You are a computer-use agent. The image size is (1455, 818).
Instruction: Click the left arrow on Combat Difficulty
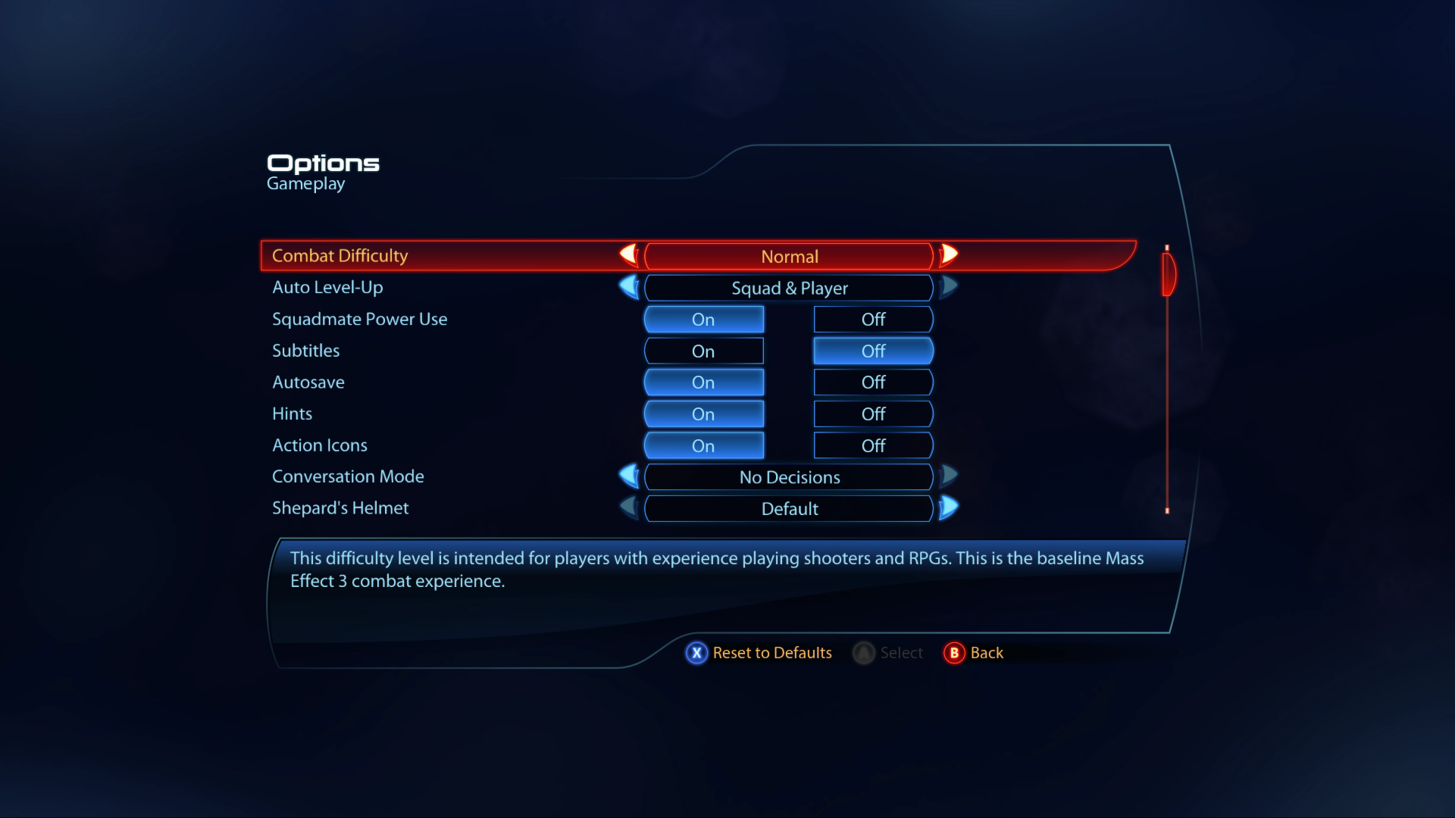pyautogui.click(x=628, y=256)
